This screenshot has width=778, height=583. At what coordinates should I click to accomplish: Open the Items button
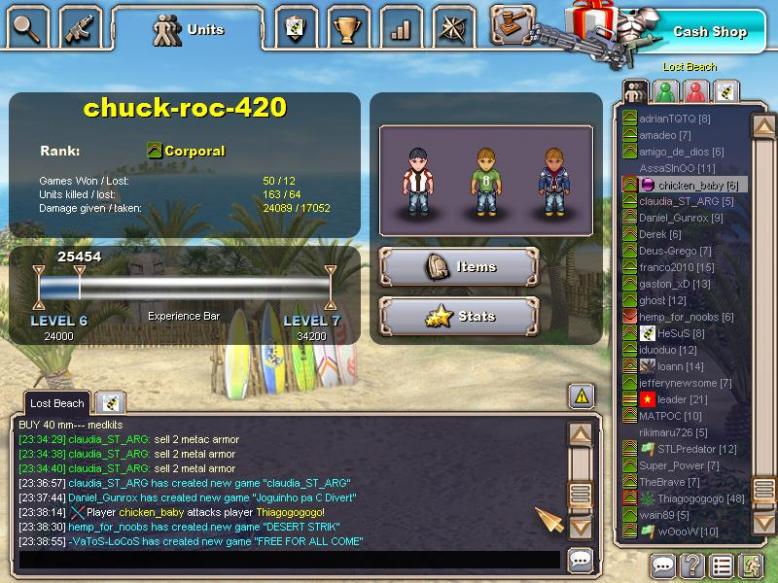coord(459,267)
